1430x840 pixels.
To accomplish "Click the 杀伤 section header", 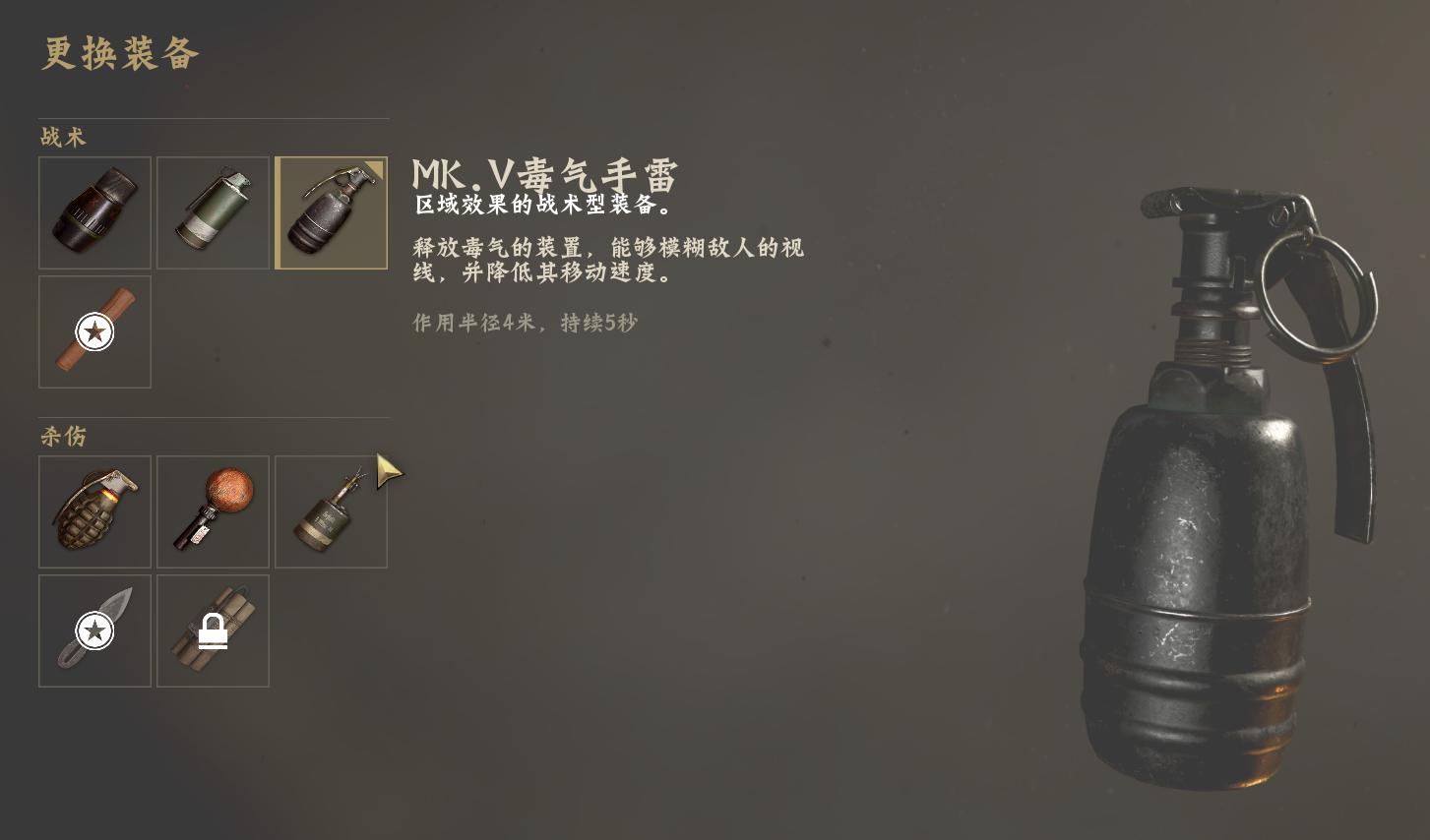I will coord(61,437).
